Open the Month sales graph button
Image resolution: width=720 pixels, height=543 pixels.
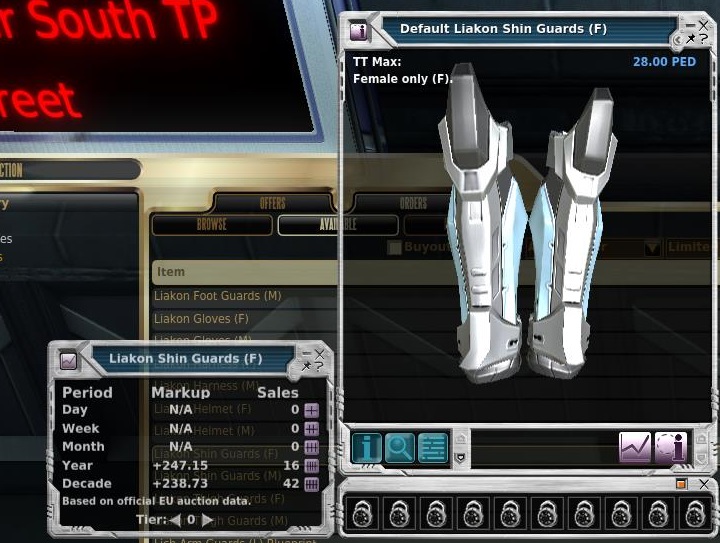click(311, 447)
